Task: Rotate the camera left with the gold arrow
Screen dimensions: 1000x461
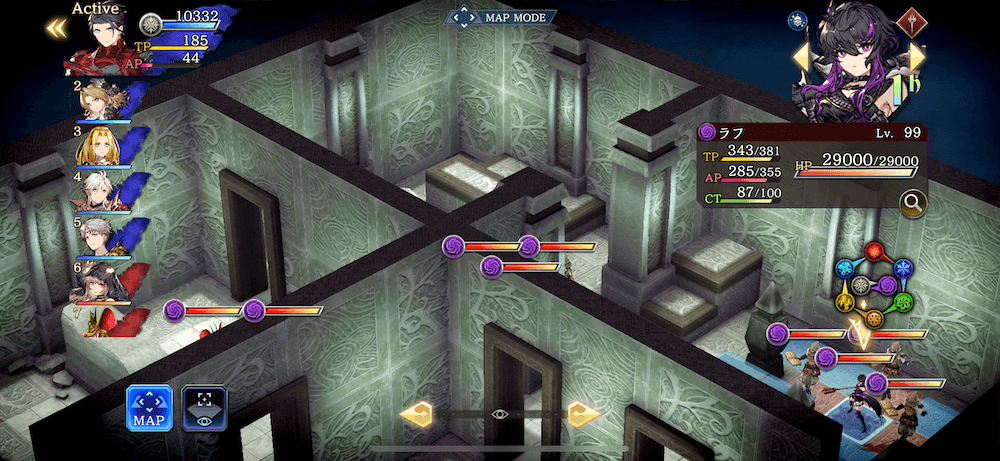Action: point(416,413)
